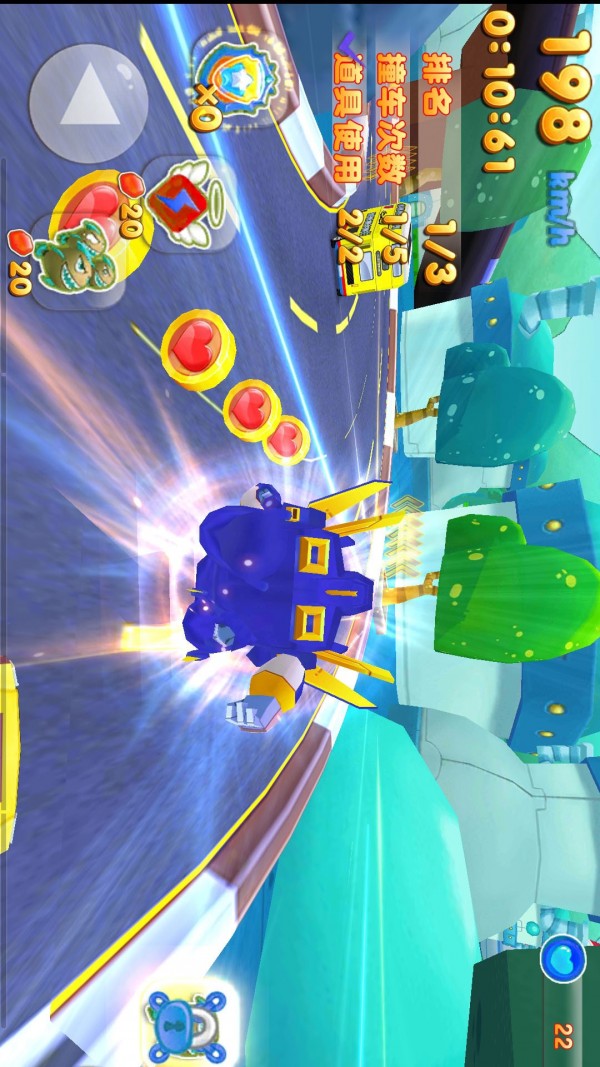
Task: Trigger the blue drone gadget button
Action: click(187, 1021)
